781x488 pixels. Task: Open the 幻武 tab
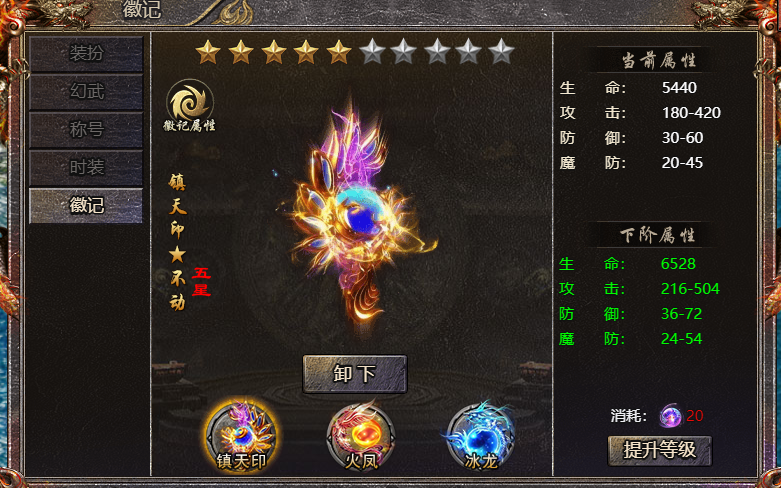[x=86, y=92]
